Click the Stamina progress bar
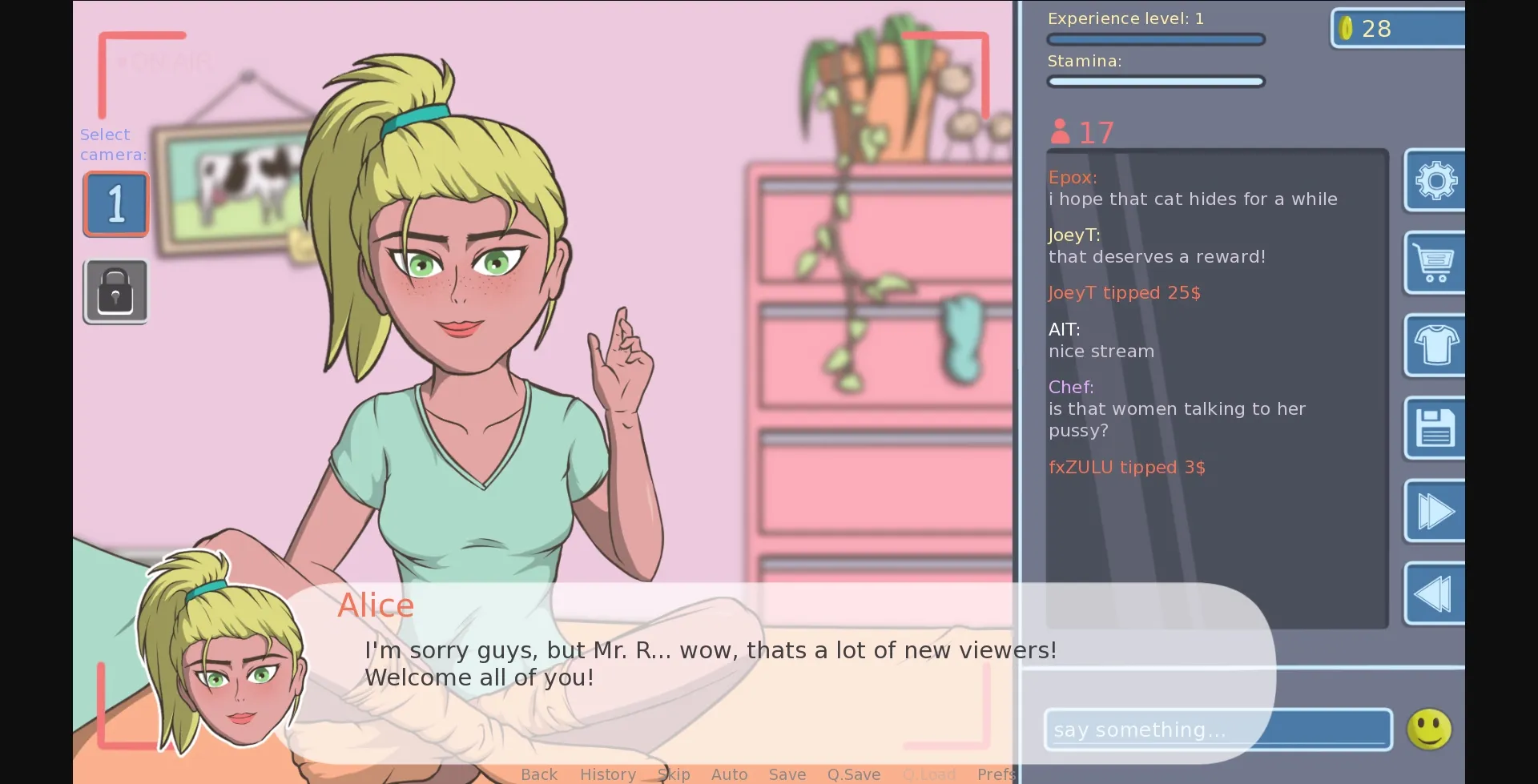Screen dimensions: 1538x784 [x=1156, y=81]
